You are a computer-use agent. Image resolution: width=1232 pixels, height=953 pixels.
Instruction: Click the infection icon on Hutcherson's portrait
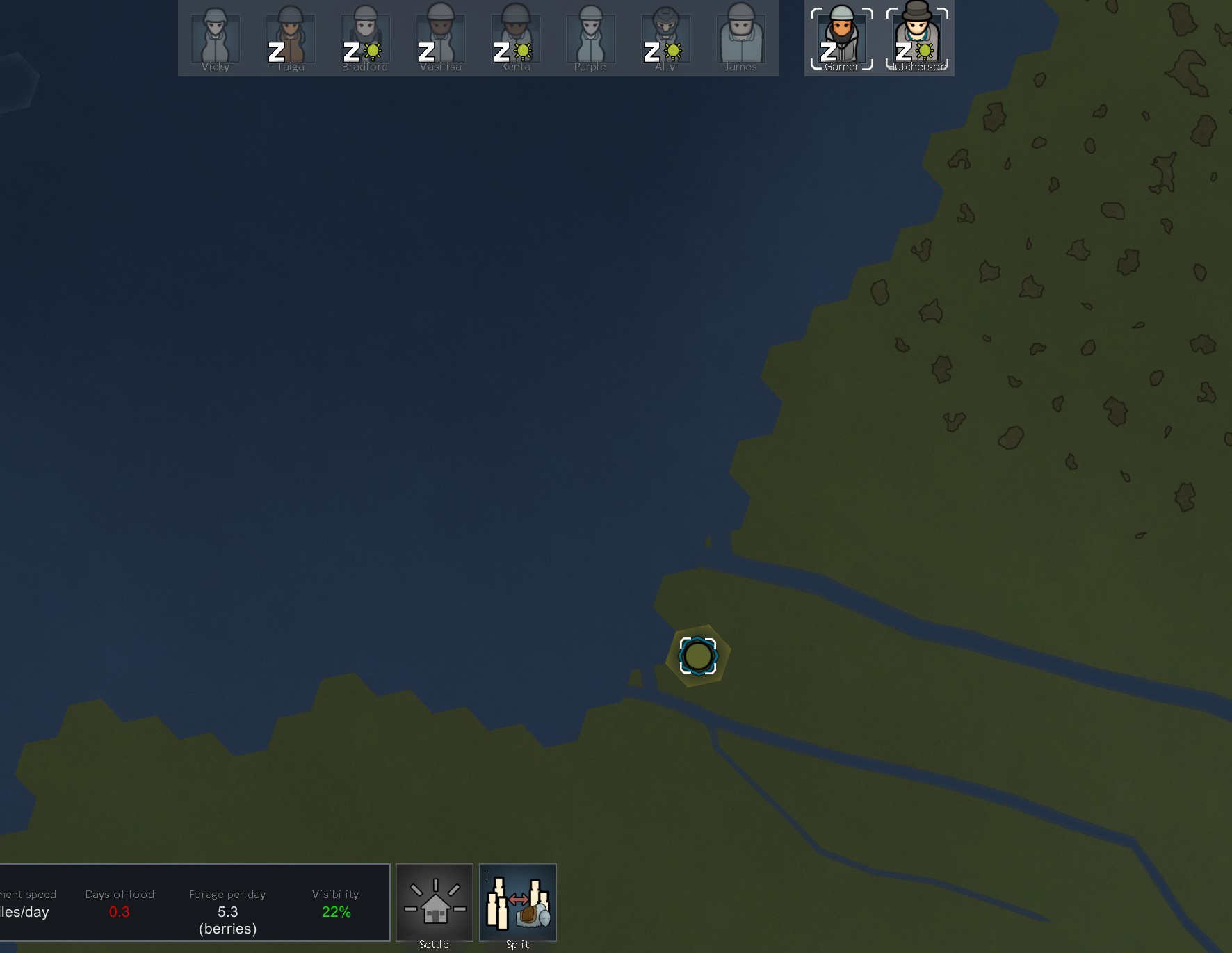924,51
